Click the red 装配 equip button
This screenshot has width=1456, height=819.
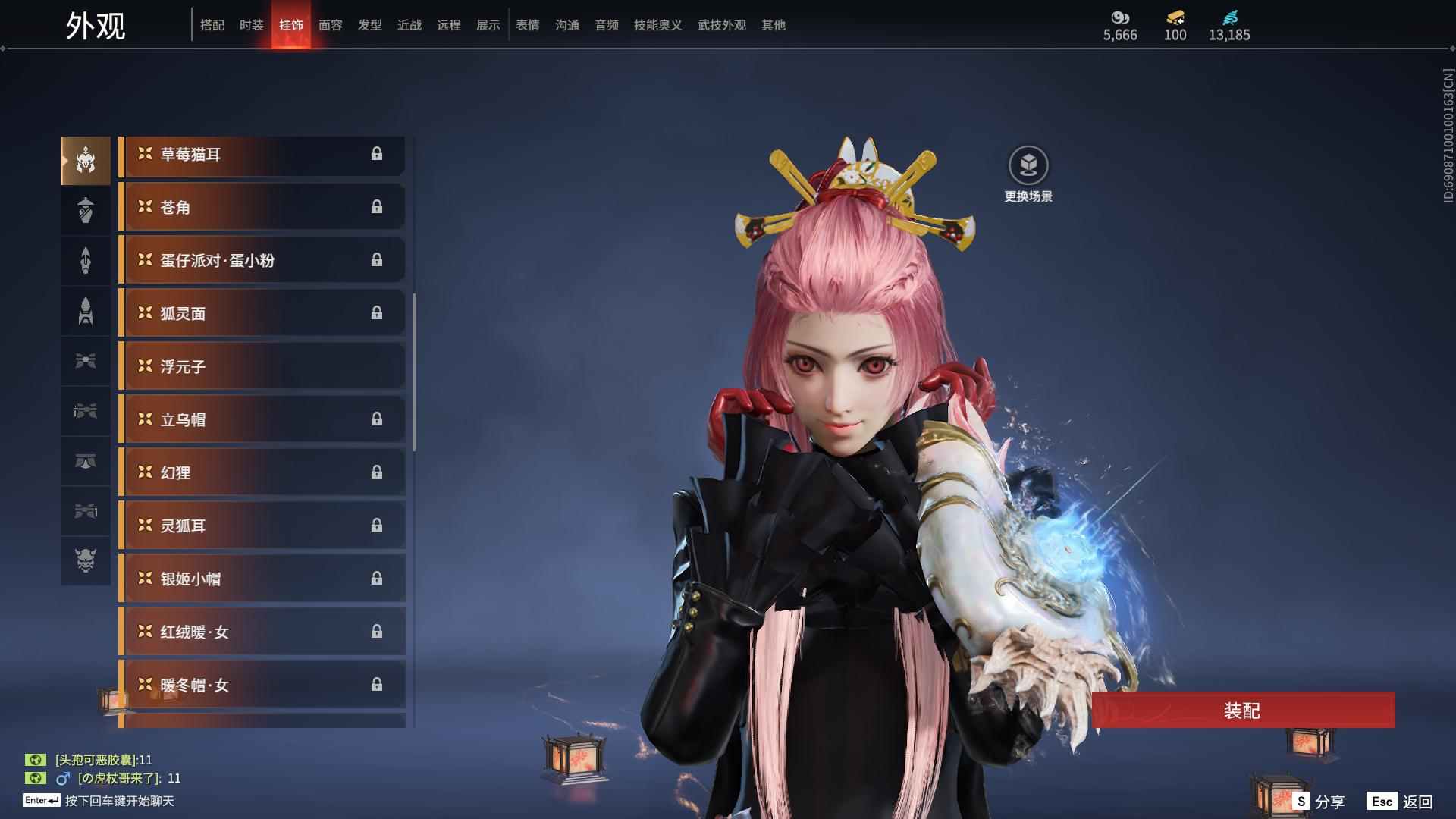tap(1242, 711)
